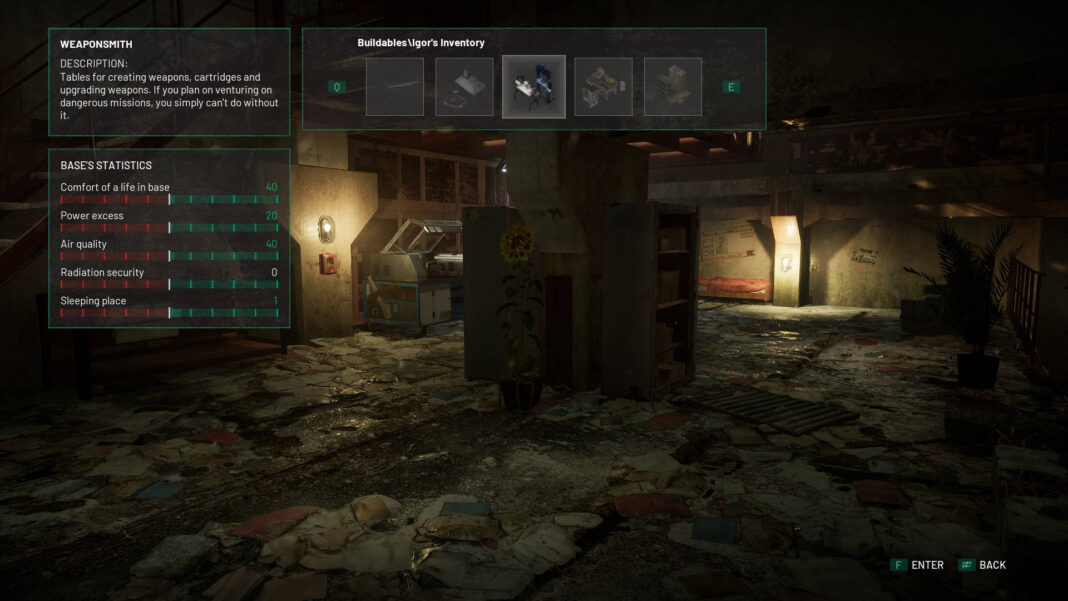The height and width of the screenshot is (601, 1068).
Task: Pick the wooden shelving unit buildable
Action: tap(673, 87)
